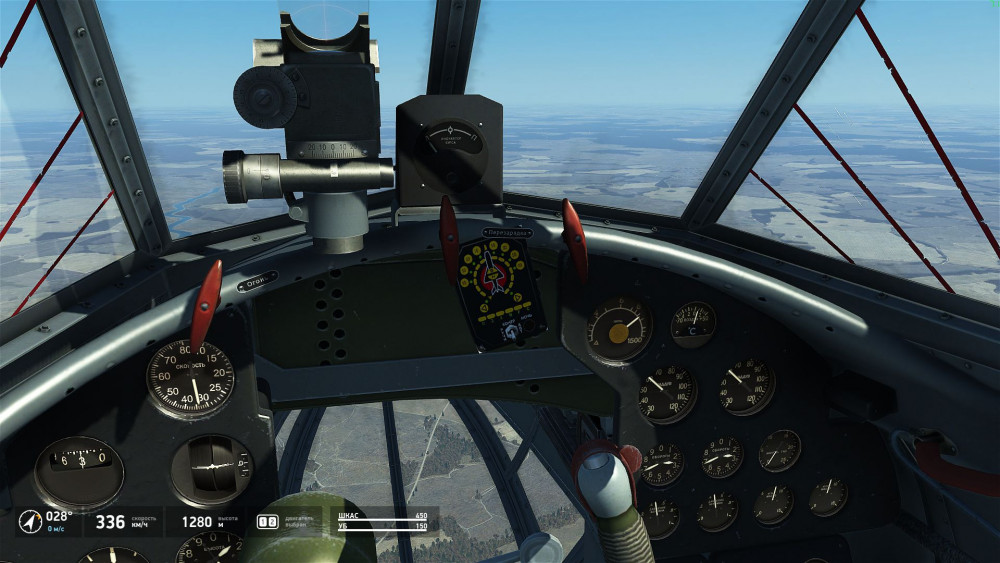Click the compass heading icon
Image resolution: width=1000 pixels, height=563 pixels.
[30, 521]
